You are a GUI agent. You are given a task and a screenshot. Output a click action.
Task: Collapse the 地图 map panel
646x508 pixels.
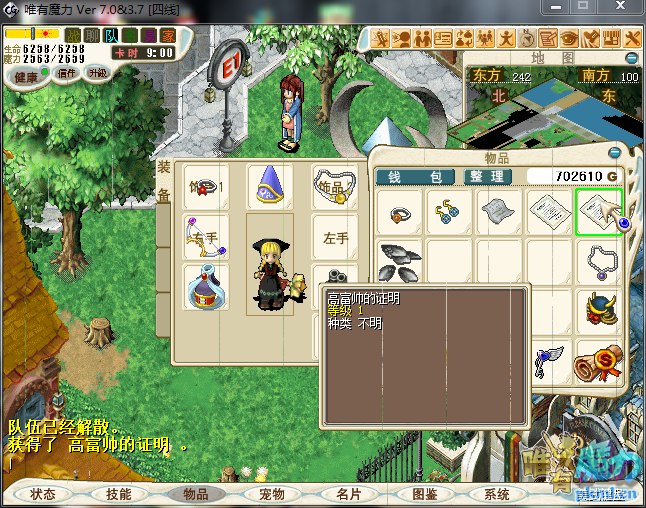click(x=631, y=58)
